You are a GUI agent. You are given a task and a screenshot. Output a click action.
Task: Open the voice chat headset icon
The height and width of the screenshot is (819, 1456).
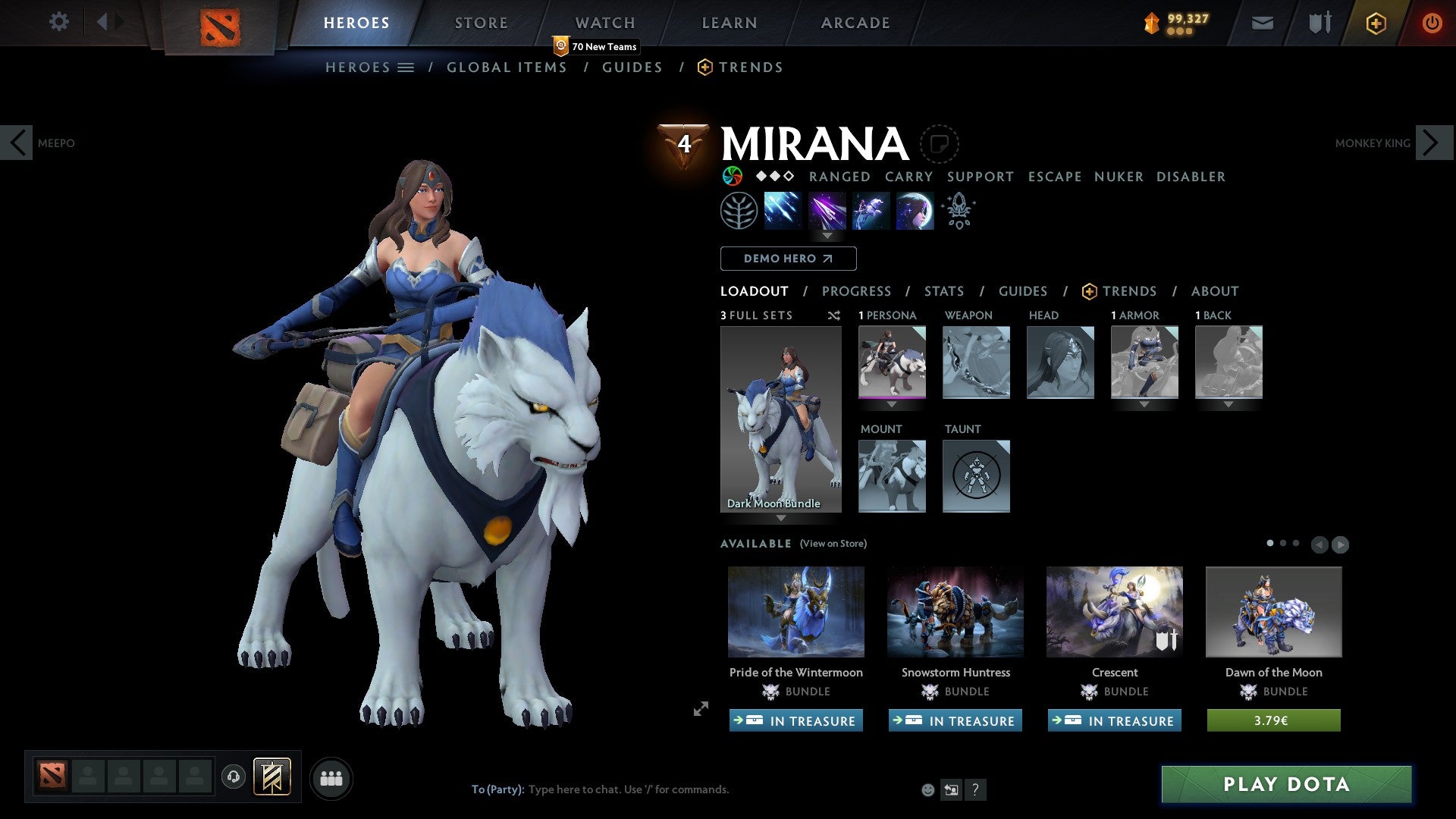pyautogui.click(x=234, y=777)
